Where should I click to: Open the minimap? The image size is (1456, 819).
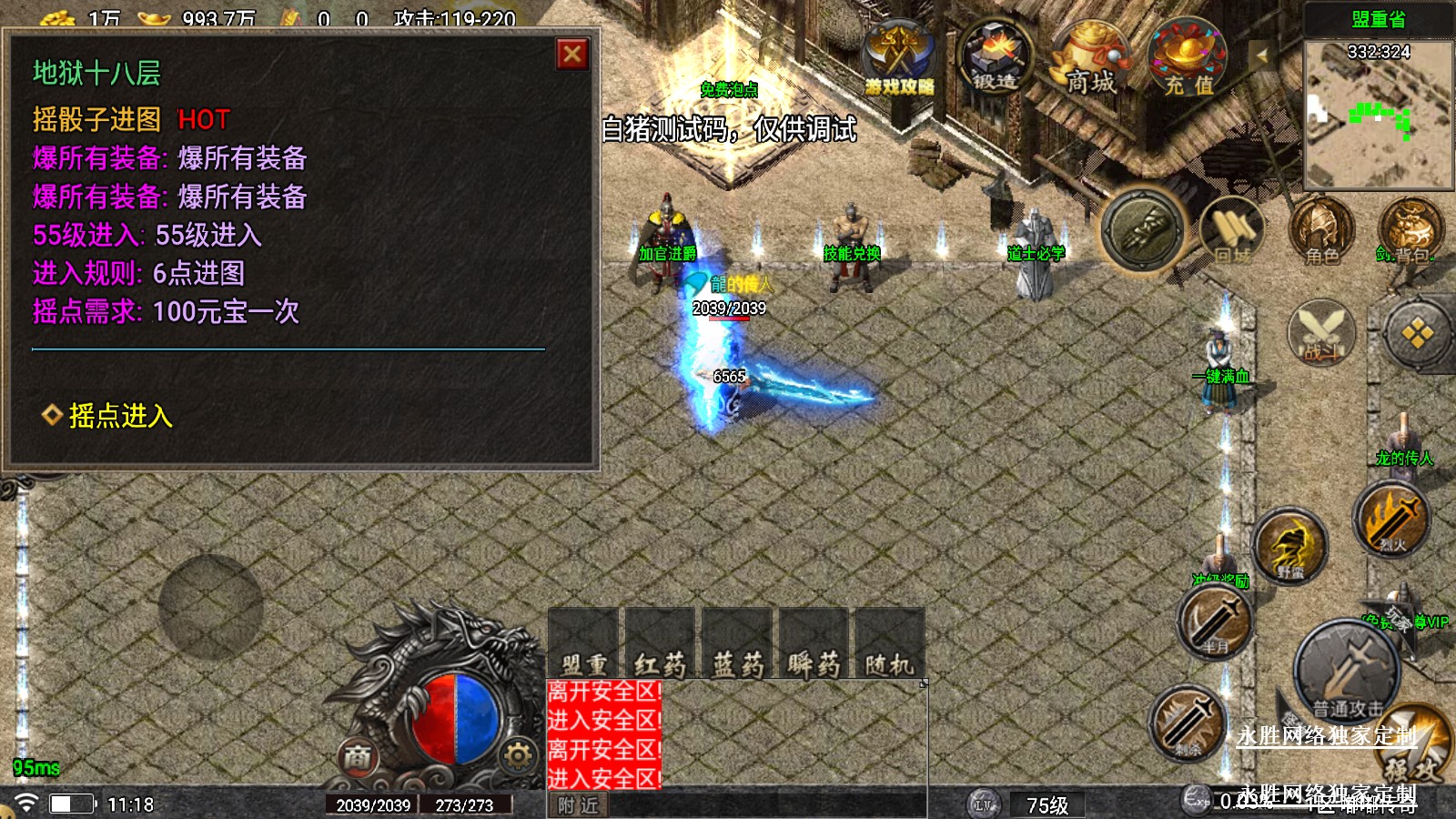pos(1378,114)
